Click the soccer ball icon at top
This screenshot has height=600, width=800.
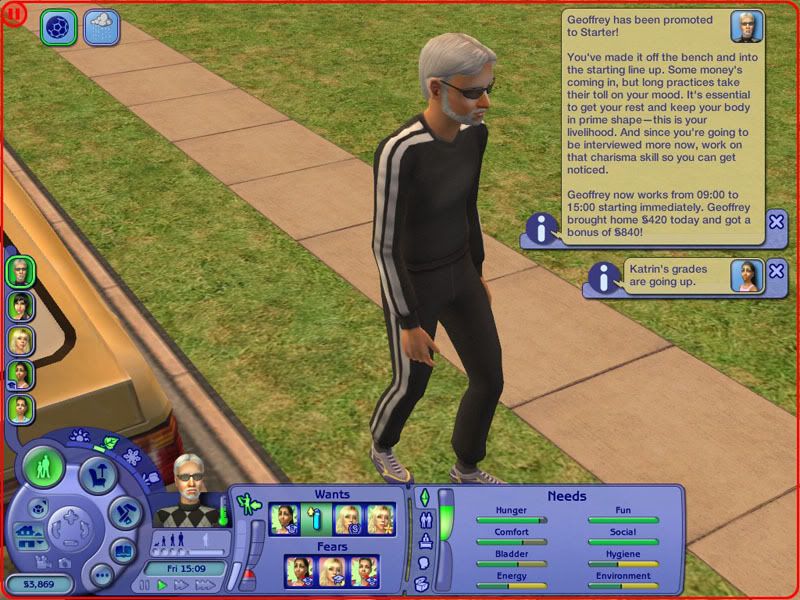[x=58, y=26]
